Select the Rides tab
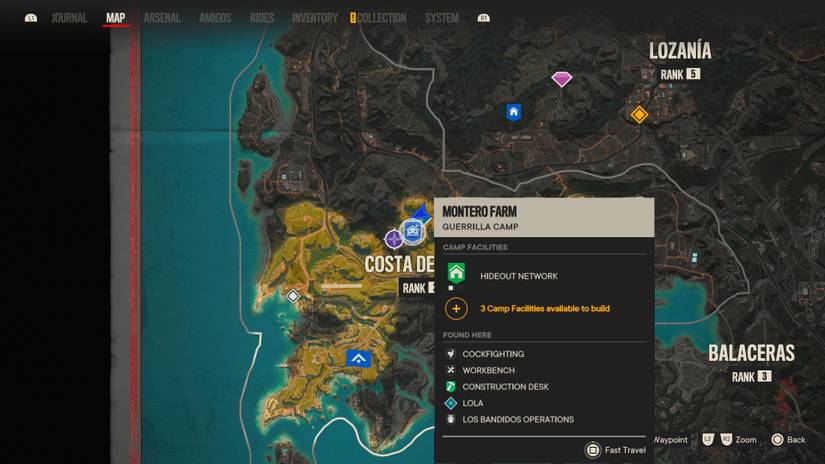 262,18
